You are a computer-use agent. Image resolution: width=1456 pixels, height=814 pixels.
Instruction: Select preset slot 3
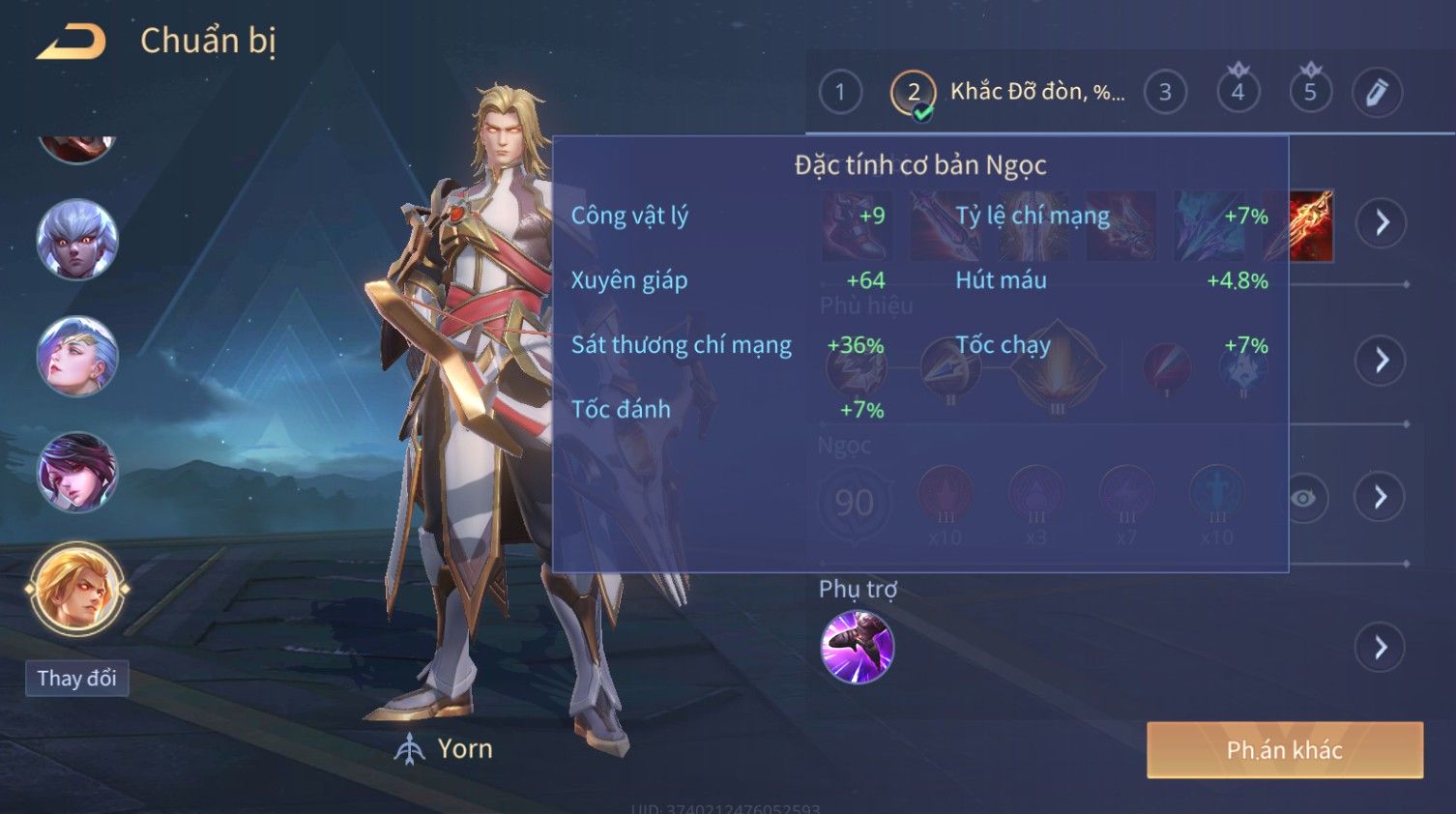1165,93
